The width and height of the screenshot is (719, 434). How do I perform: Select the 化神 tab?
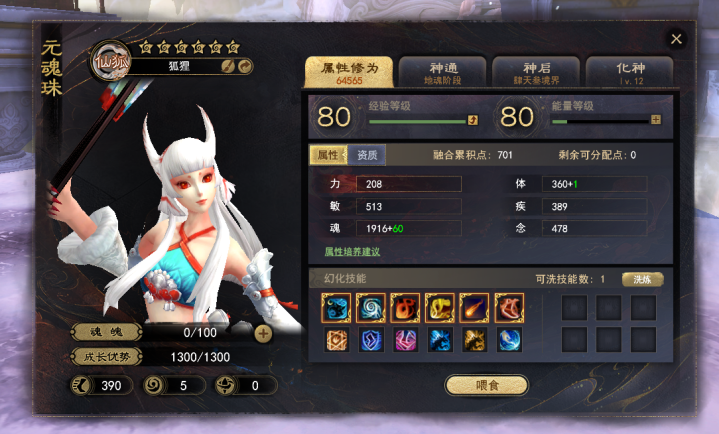[630, 70]
